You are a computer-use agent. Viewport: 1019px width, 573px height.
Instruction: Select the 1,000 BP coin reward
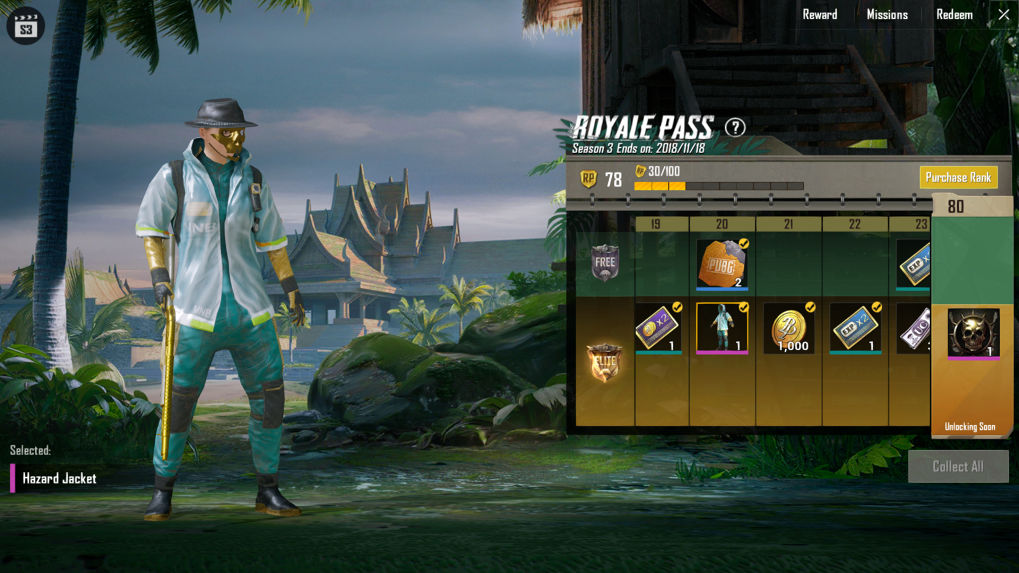(789, 329)
